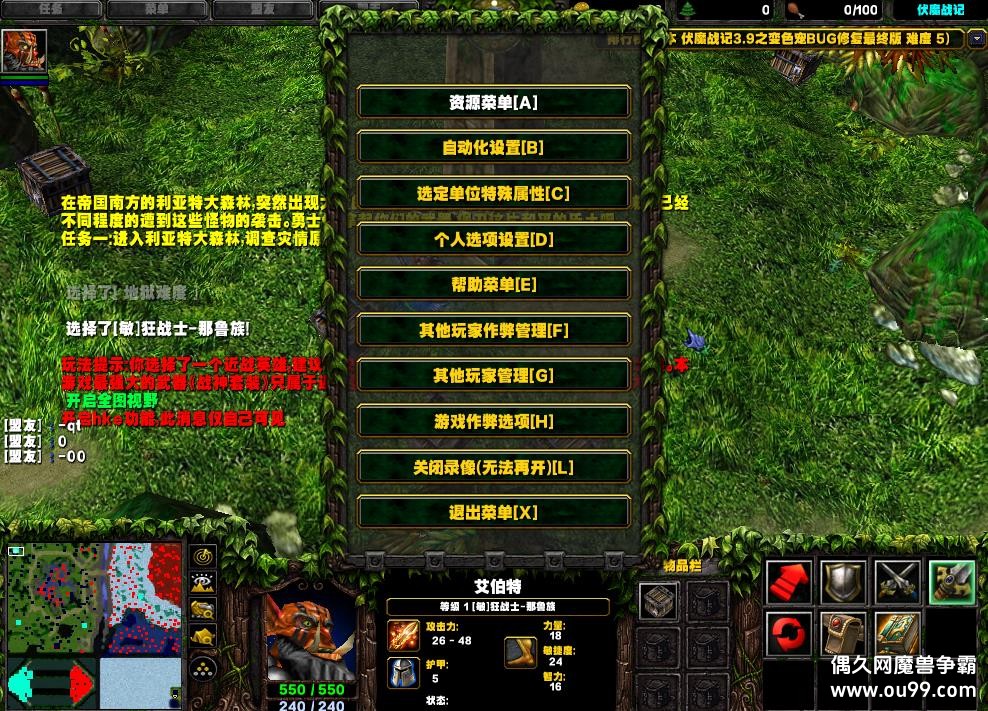Select 其他玩家作弊管理[F] entry

(494, 331)
